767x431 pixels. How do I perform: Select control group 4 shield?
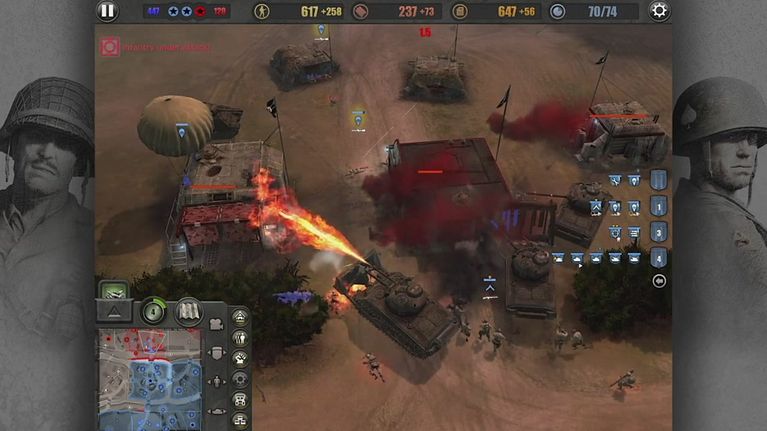(x=658, y=257)
